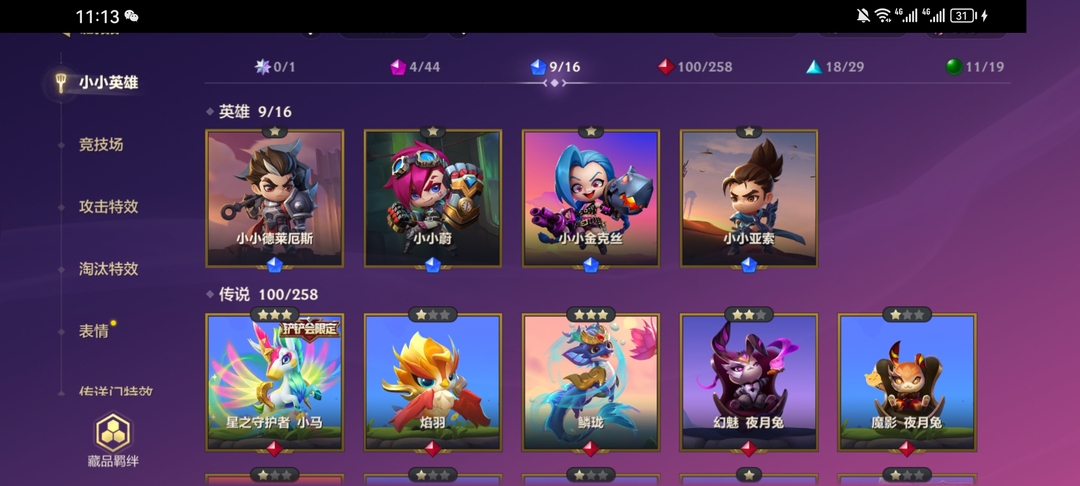Select the 小小英雄 category in sidebar
The height and width of the screenshot is (486, 1080).
point(108,83)
